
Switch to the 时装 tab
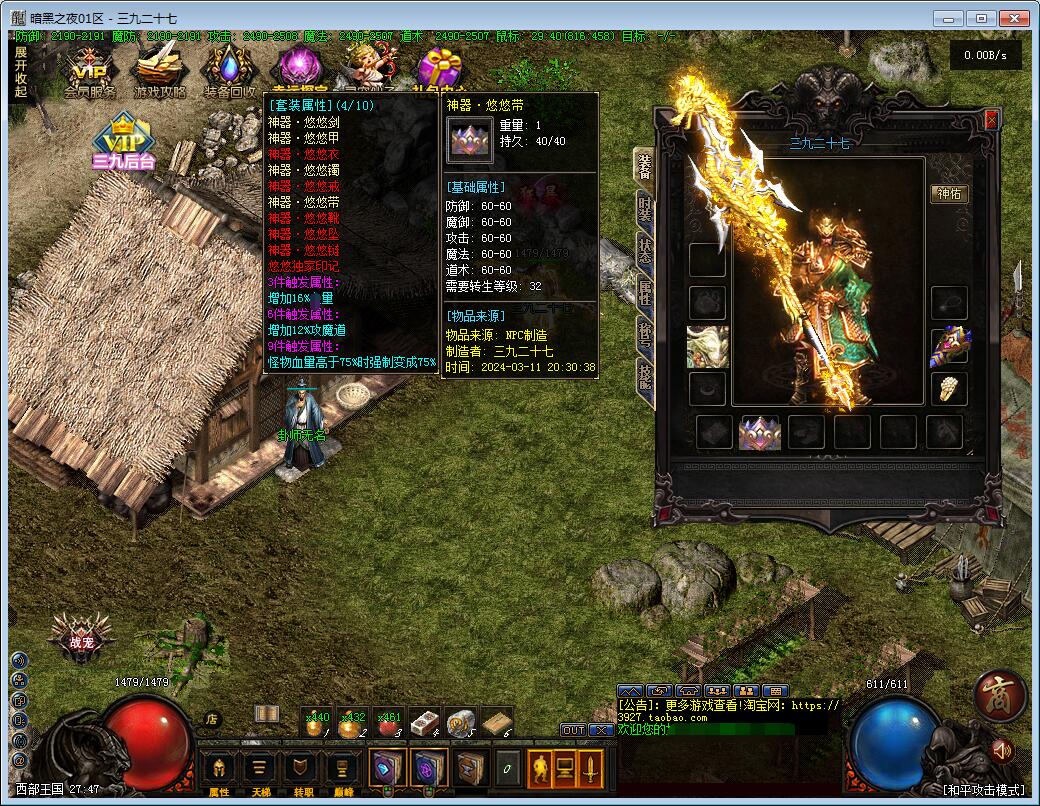(645, 210)
